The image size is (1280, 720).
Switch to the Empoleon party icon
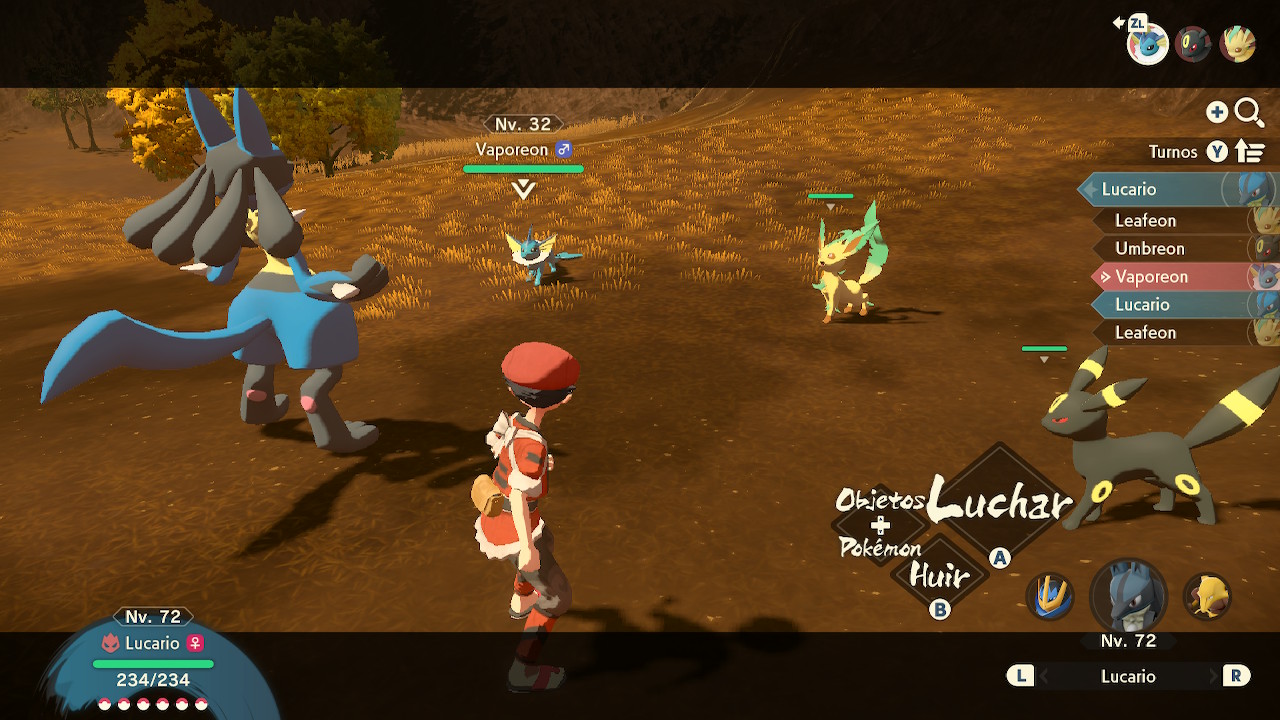pos(1050,597)
